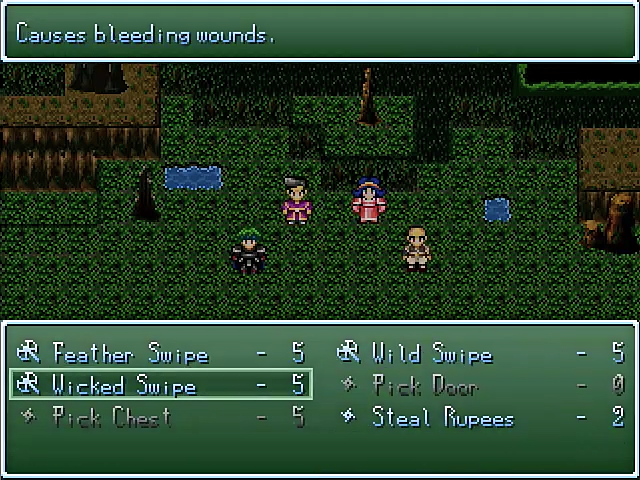Image resolution: width=640 pixels, height=480 pixels.
Task: Use the Wild Swipe skill
Action: pos(431,353)
